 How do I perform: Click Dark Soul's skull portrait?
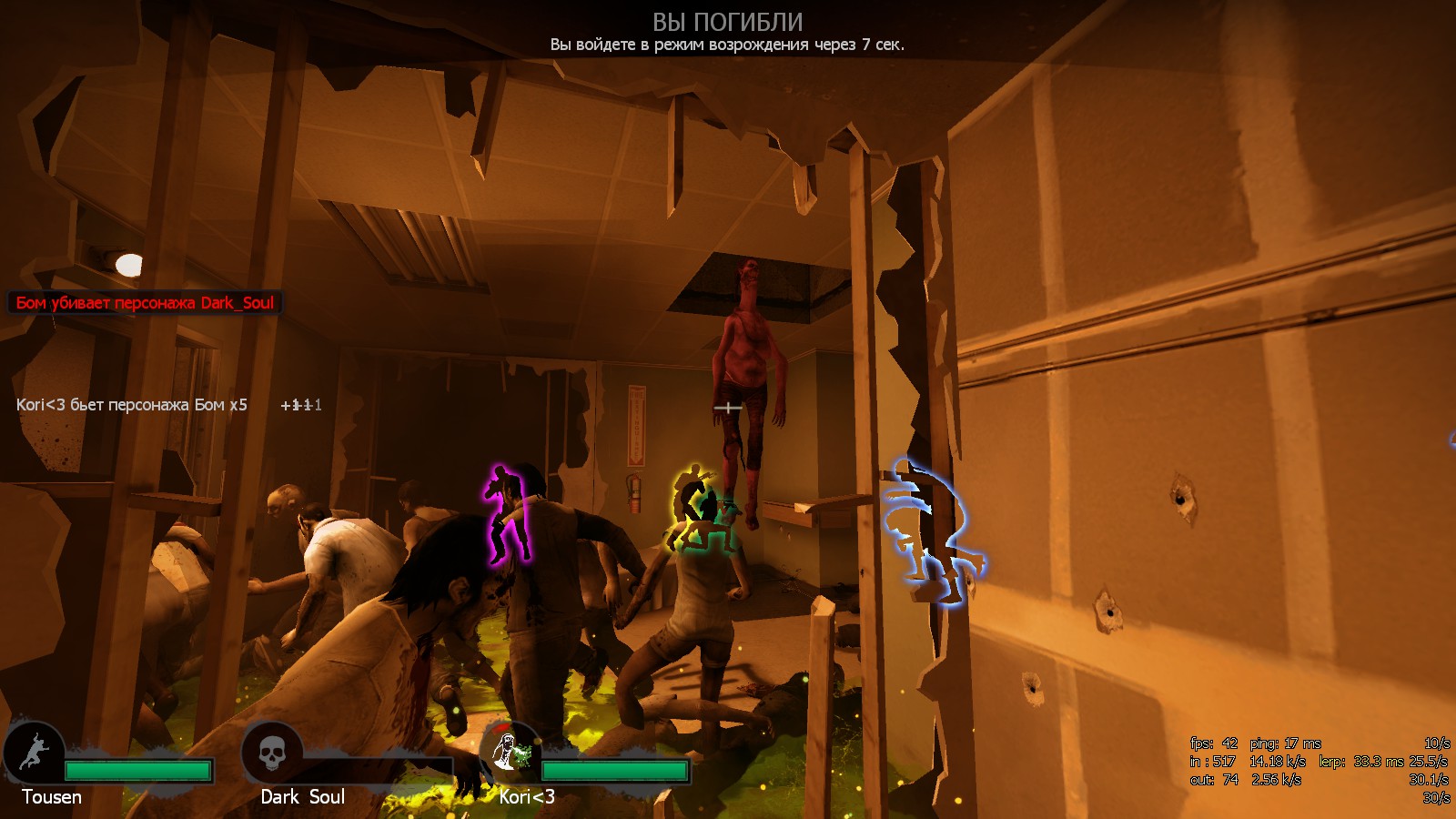coord(272,753)
